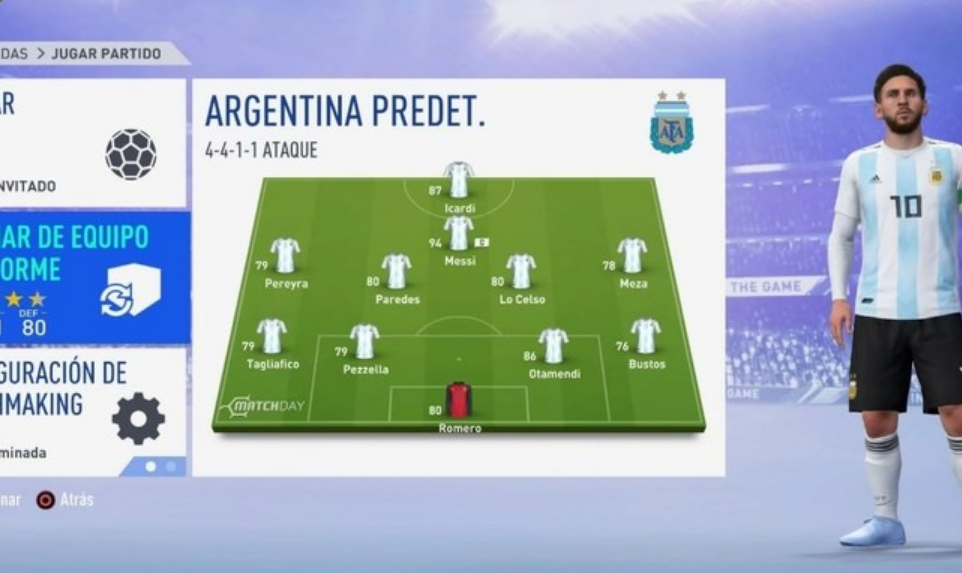Choose right back Bustos
The width and height of the screenshot is (962, 573).
[x=646, y=336]
